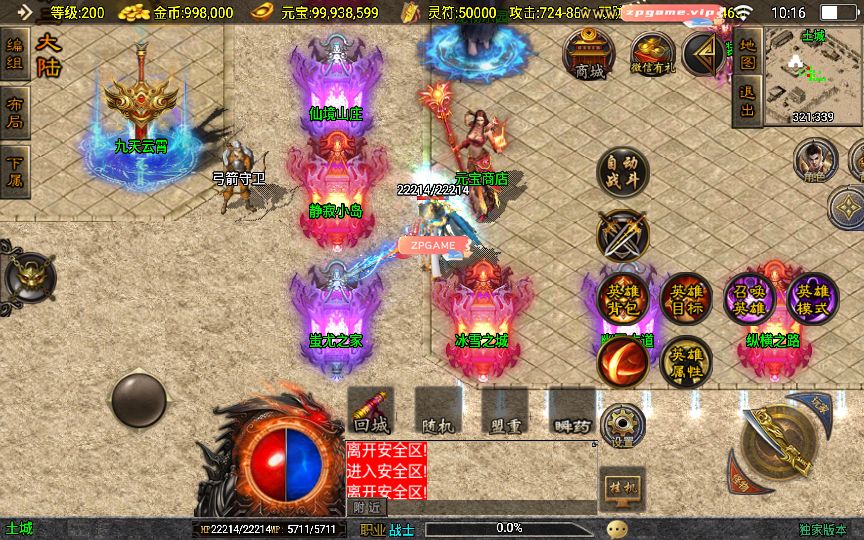Viewport: 864px width, 540px height.
Task: Click the 退出 exit button
Action: point(746,101)
